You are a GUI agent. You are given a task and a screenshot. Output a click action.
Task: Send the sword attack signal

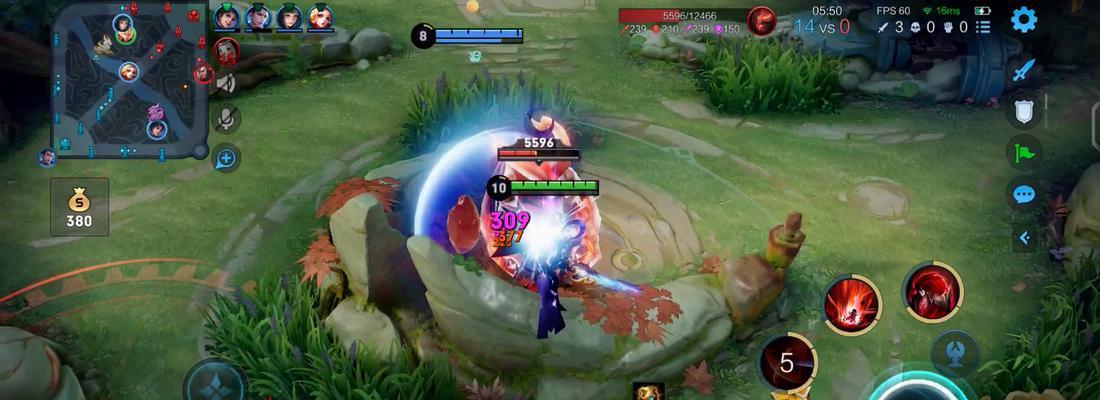click(1023, 71)
